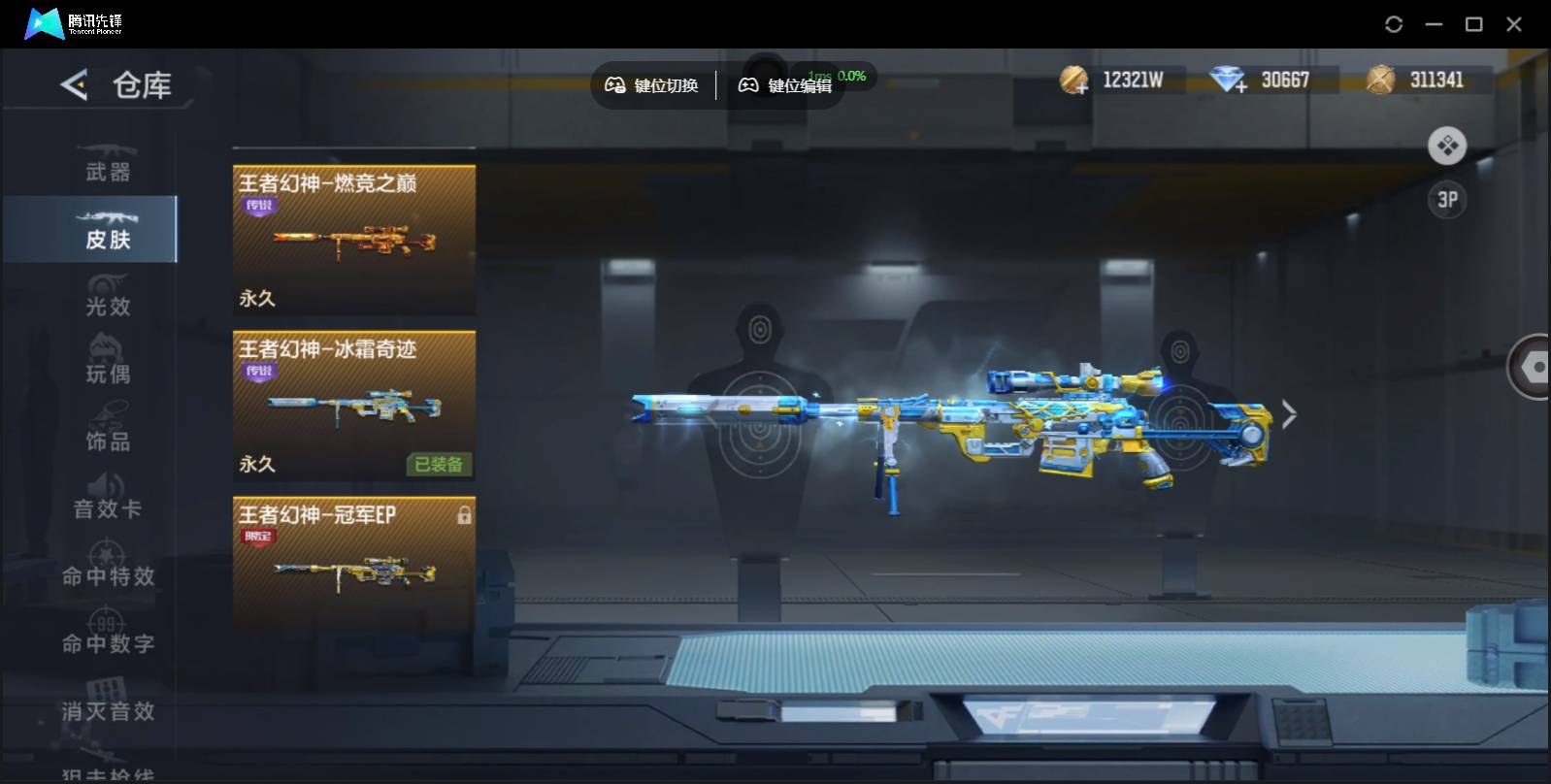Select the locked 王者幻神-冠军EP skin
The width and height of the screenshot is (1551, 784).
pyautogui.click(x=353, y=565)
